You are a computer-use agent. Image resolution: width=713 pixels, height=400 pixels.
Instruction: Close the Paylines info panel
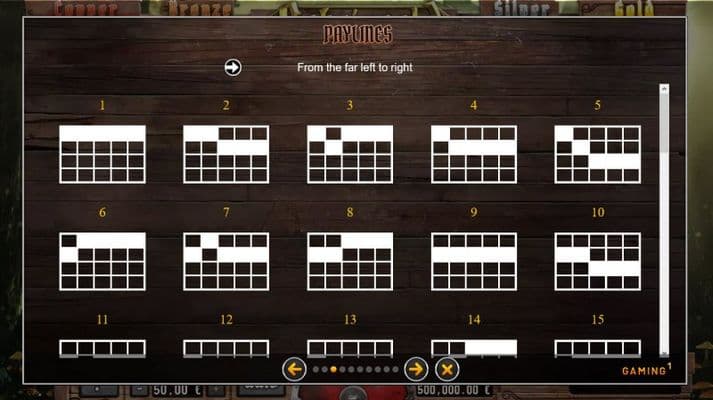click(447, 369)
